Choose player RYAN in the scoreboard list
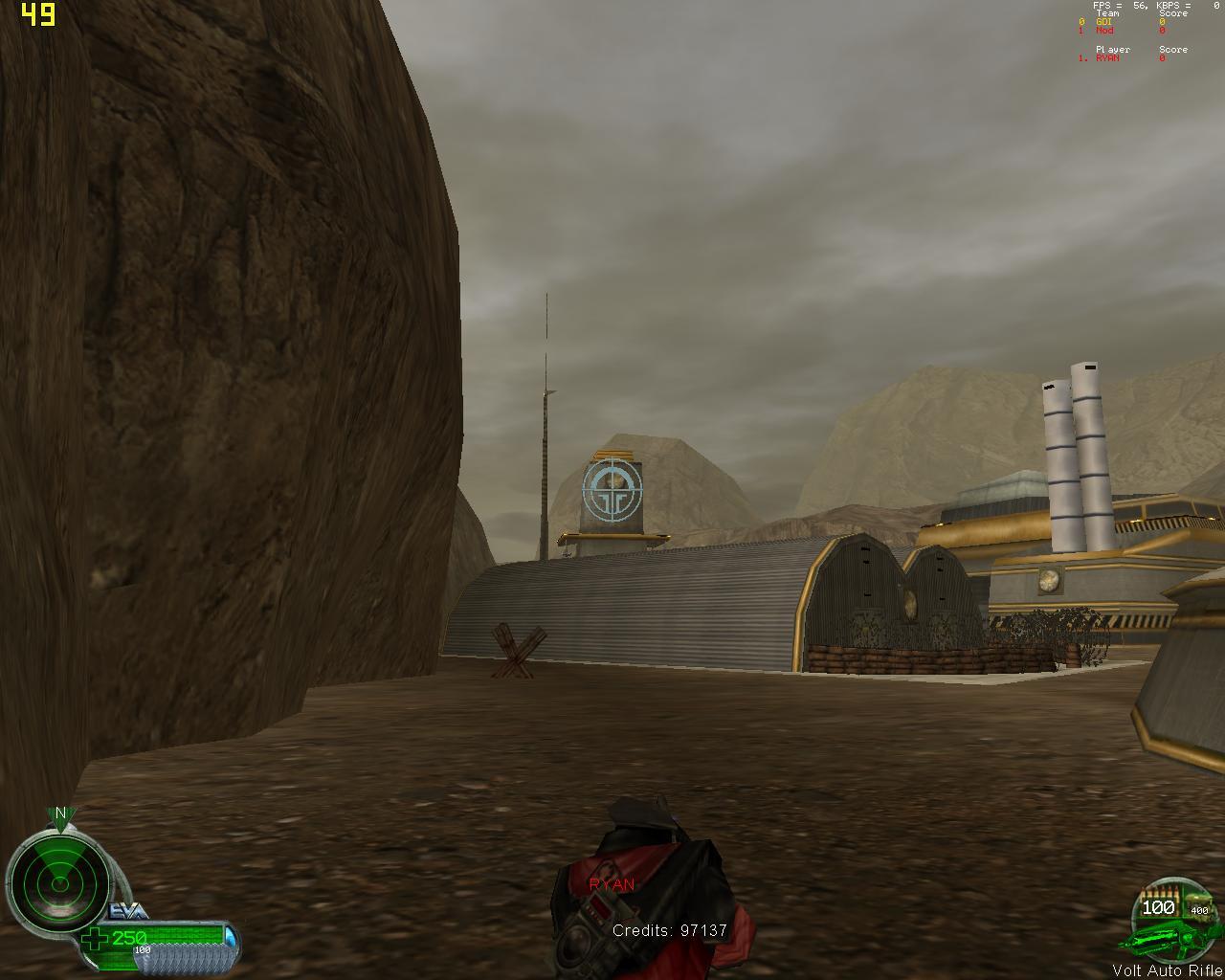Screen dimensions: 1225x980 tap(1107, 58)
